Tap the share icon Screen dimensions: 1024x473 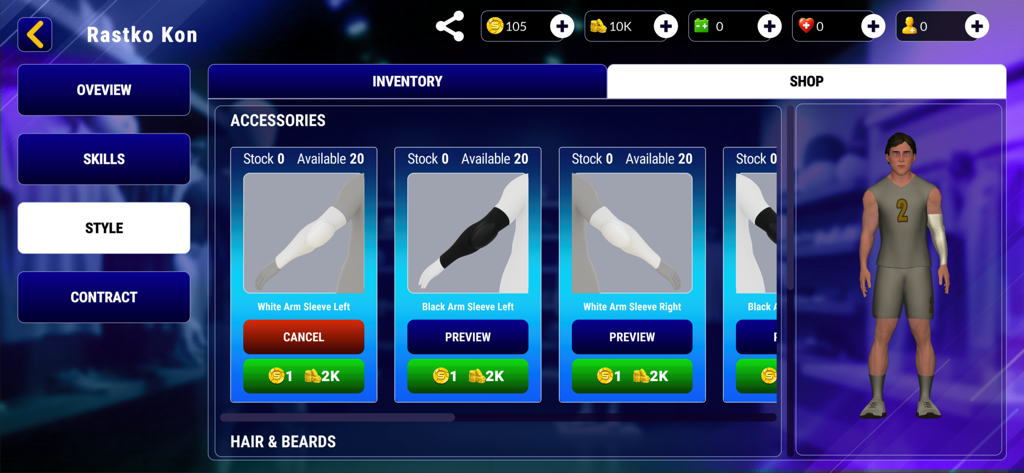[x=450, y=26]
